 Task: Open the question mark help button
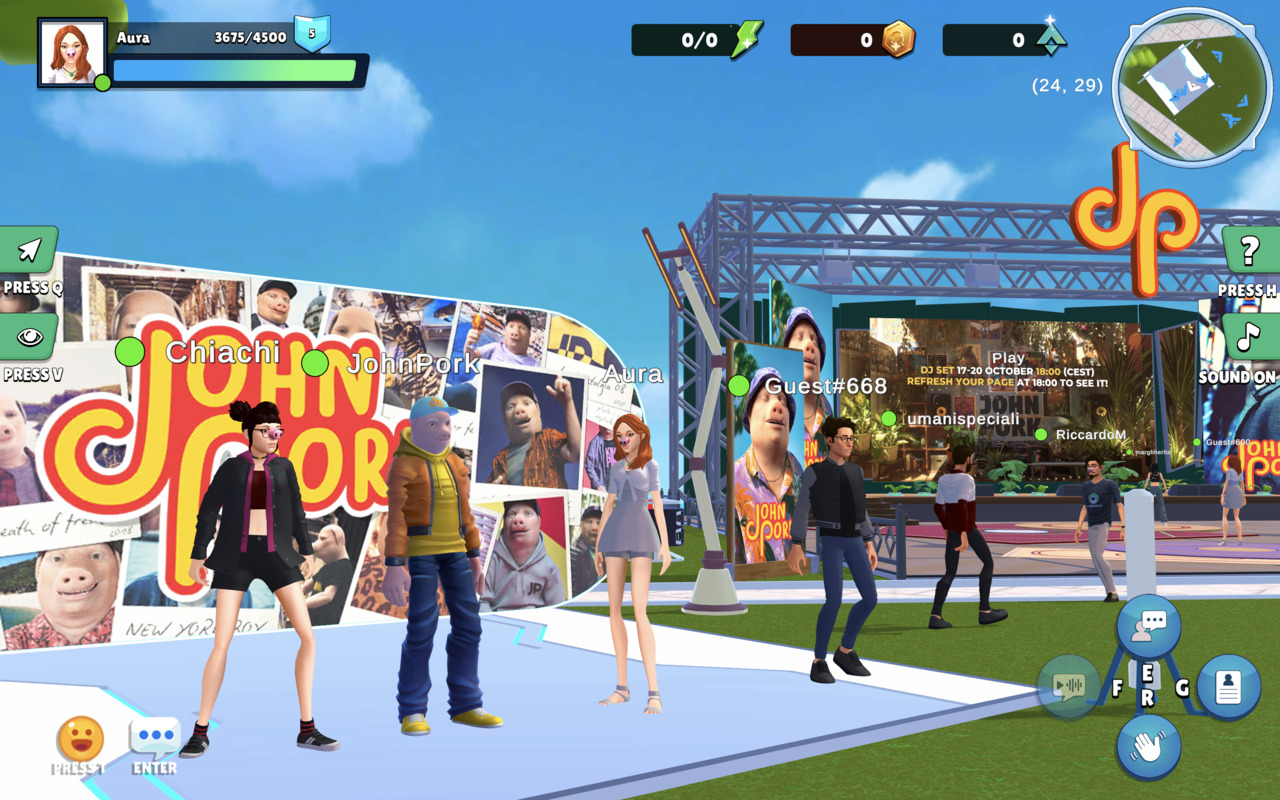point(1249,251)
